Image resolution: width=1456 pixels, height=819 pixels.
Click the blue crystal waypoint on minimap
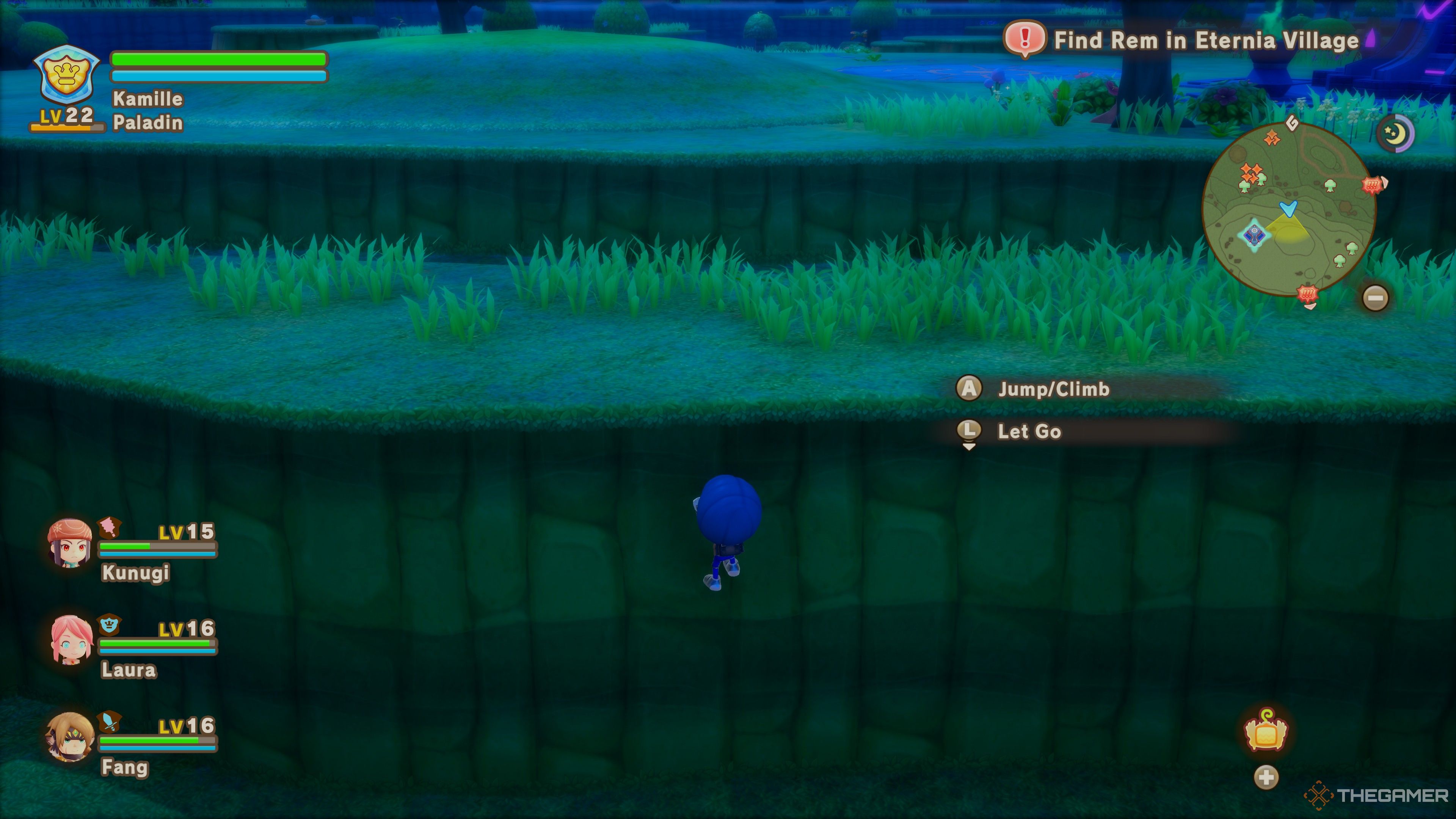(1254, 234)
